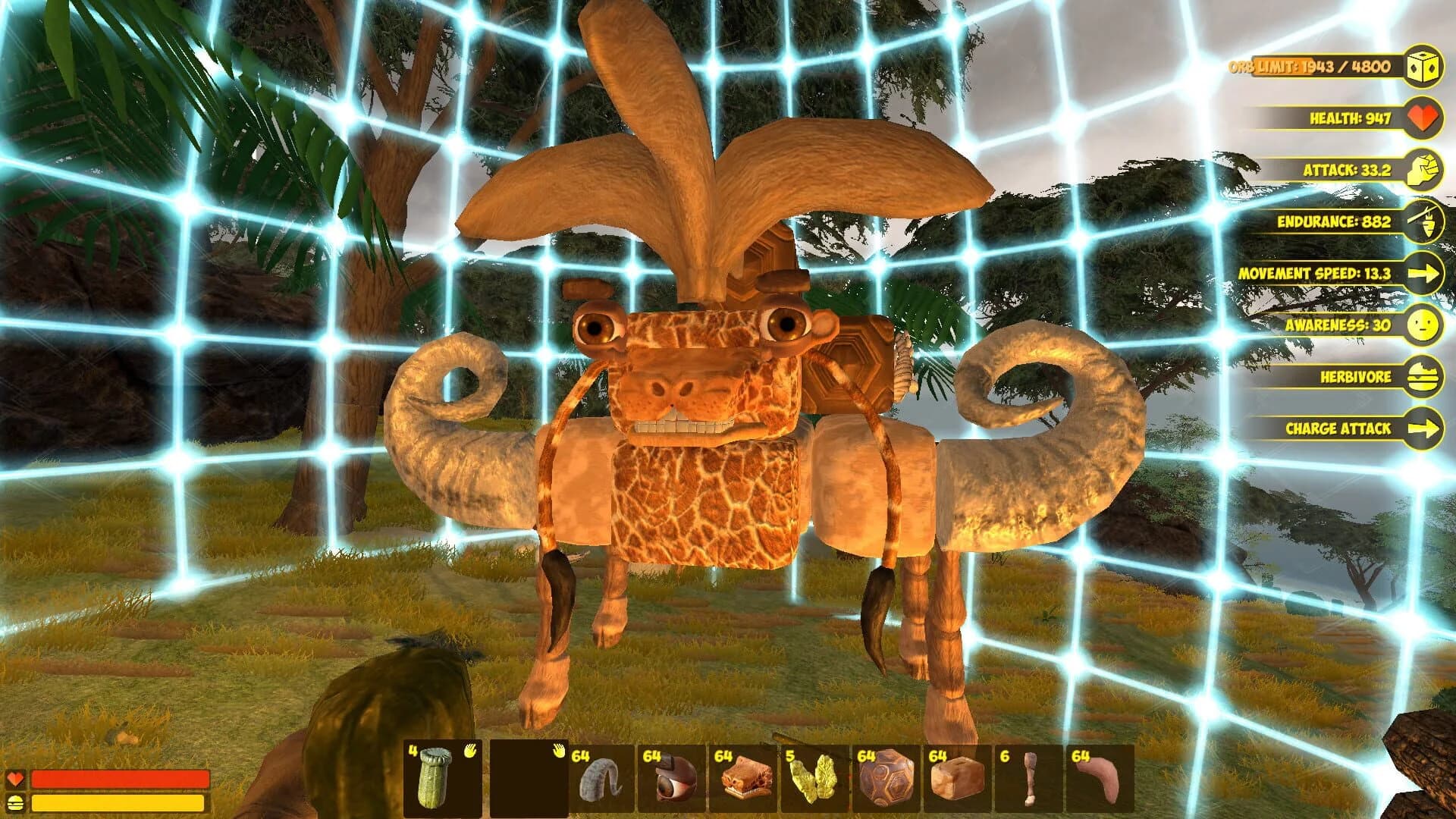The height and width of the screenshot is (819, 1456).
Task: Select the Herbivore diet icon
Action: tap(1424, 377)
